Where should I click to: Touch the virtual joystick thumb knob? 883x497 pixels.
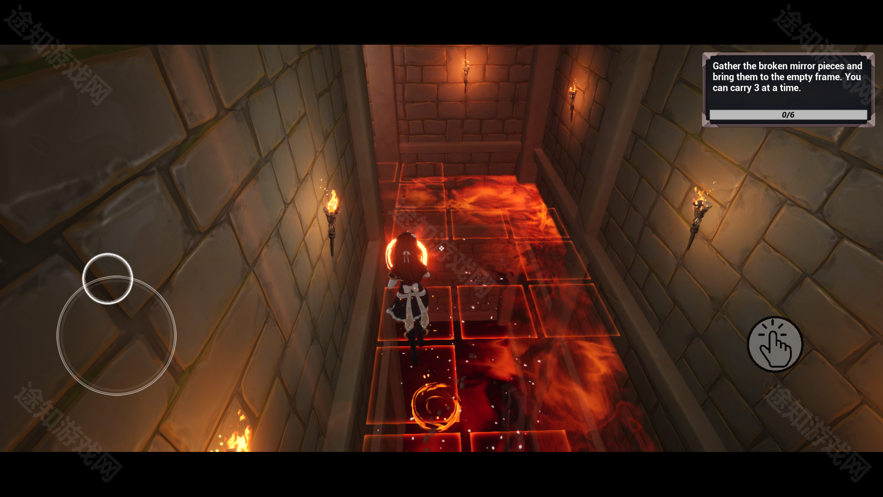(108, 279)
